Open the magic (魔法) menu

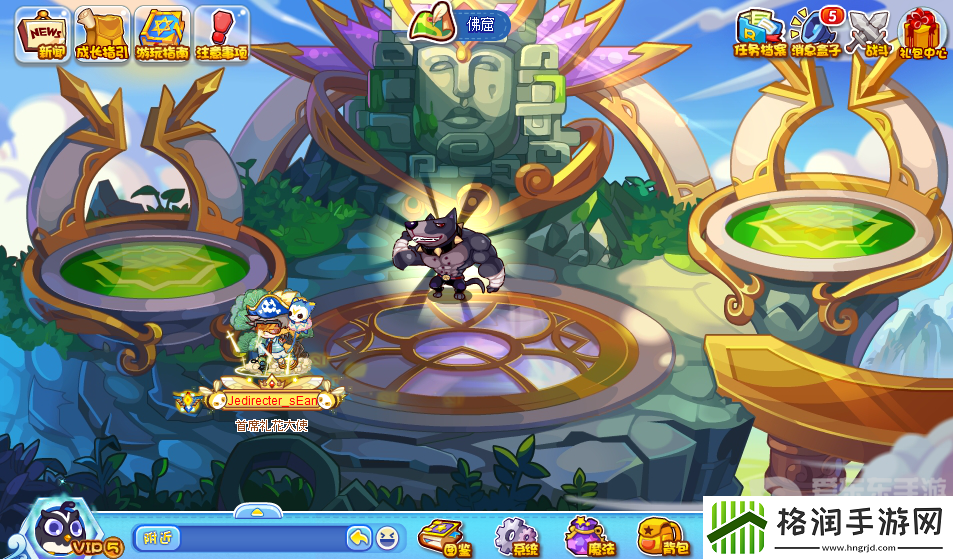tap(587, 535)
